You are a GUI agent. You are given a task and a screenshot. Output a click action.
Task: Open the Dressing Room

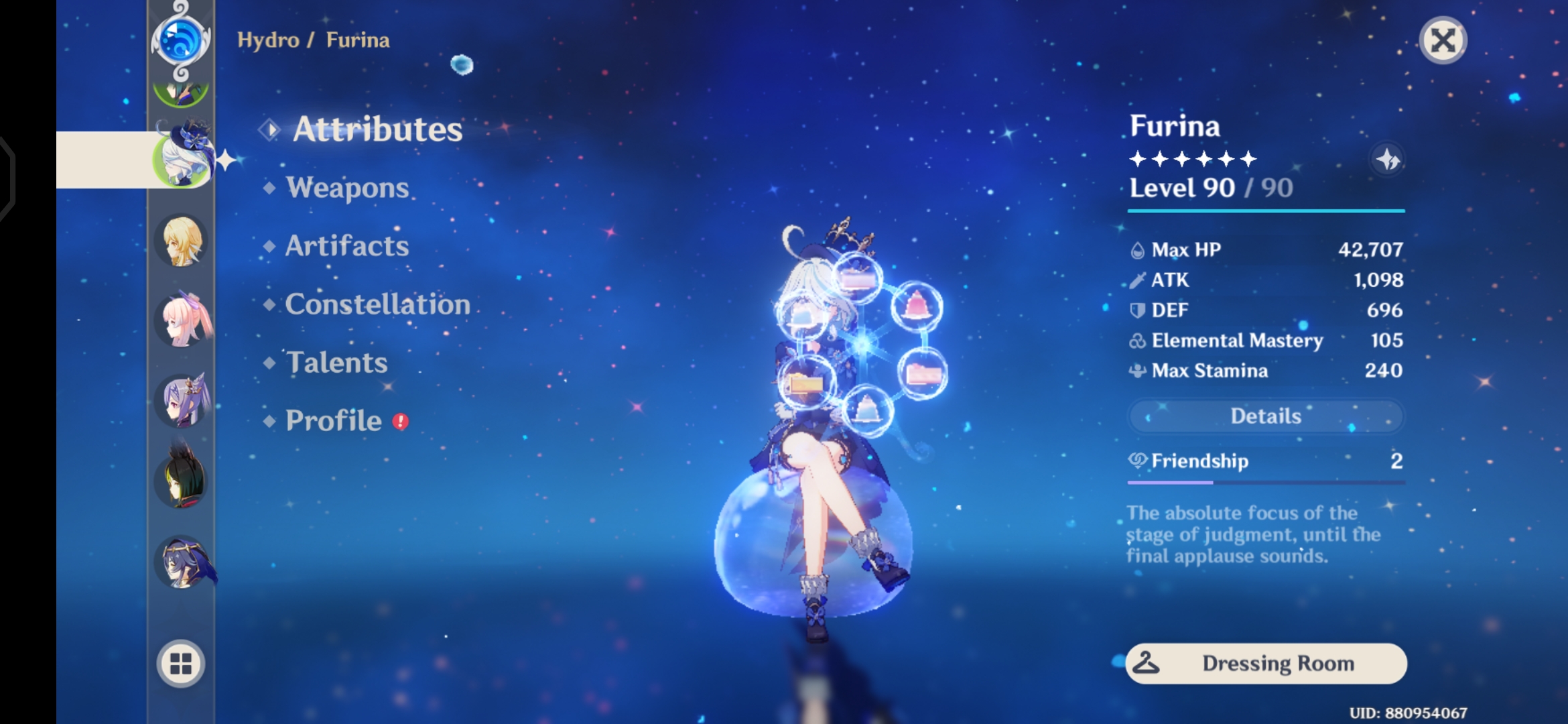click(1265, 664)
